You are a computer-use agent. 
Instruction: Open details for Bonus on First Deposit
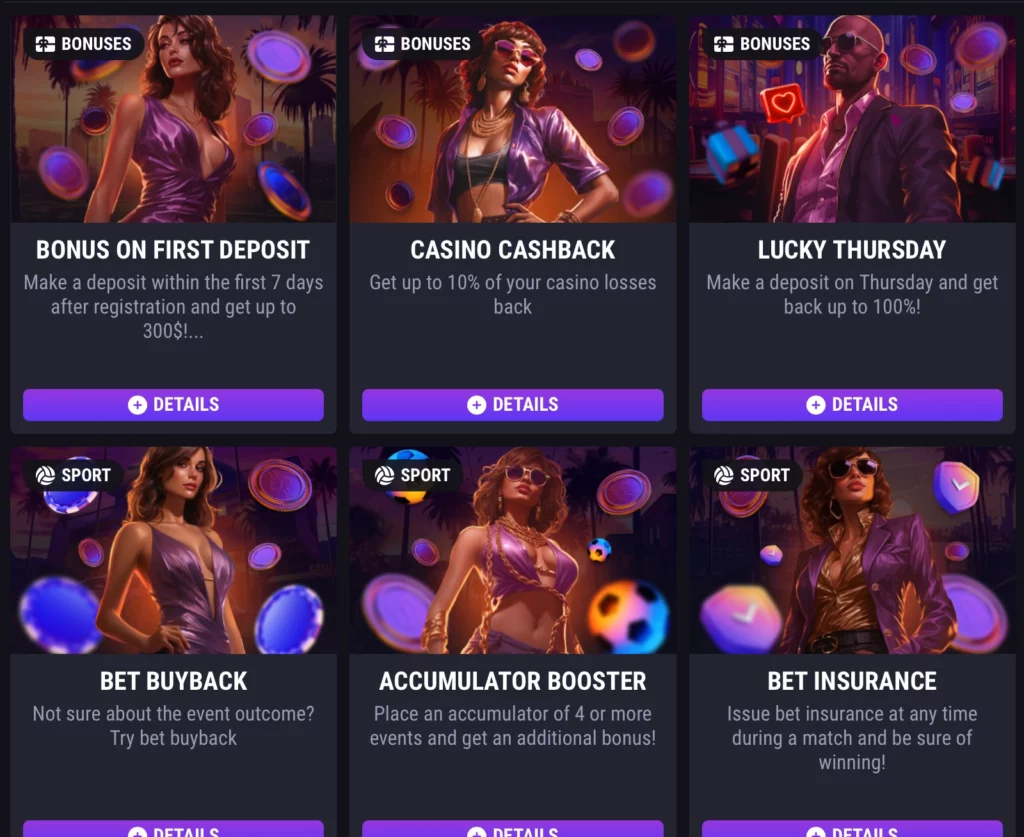click(173, 405)
